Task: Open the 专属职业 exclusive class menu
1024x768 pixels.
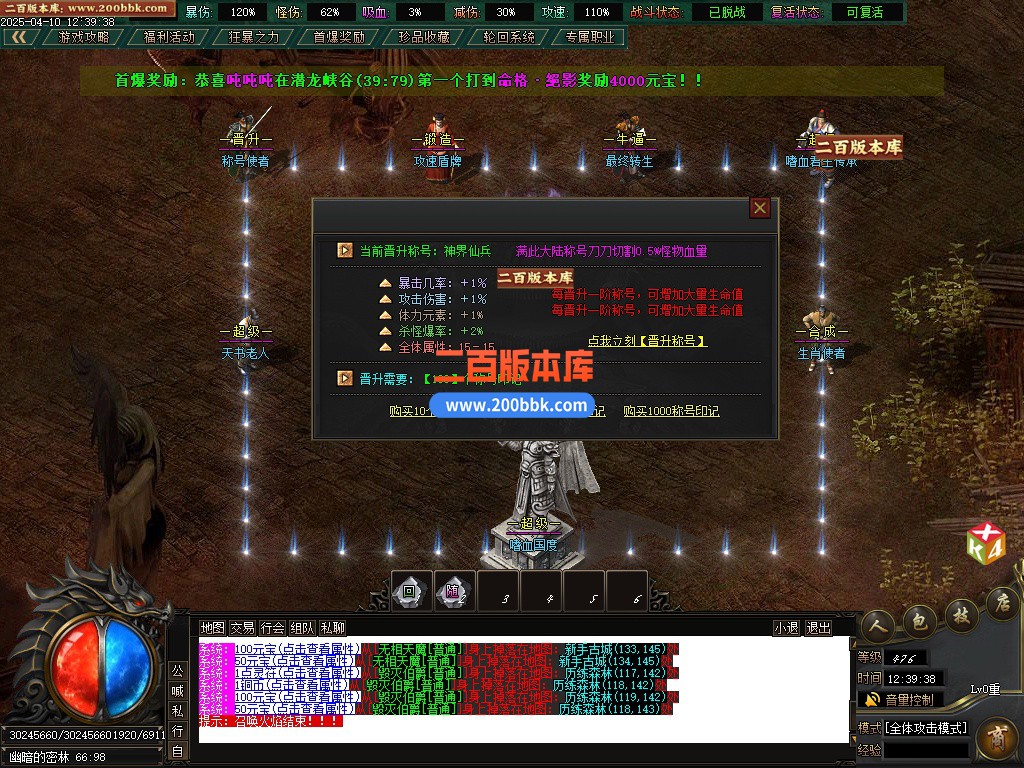Action: click(x=593, y=37)
